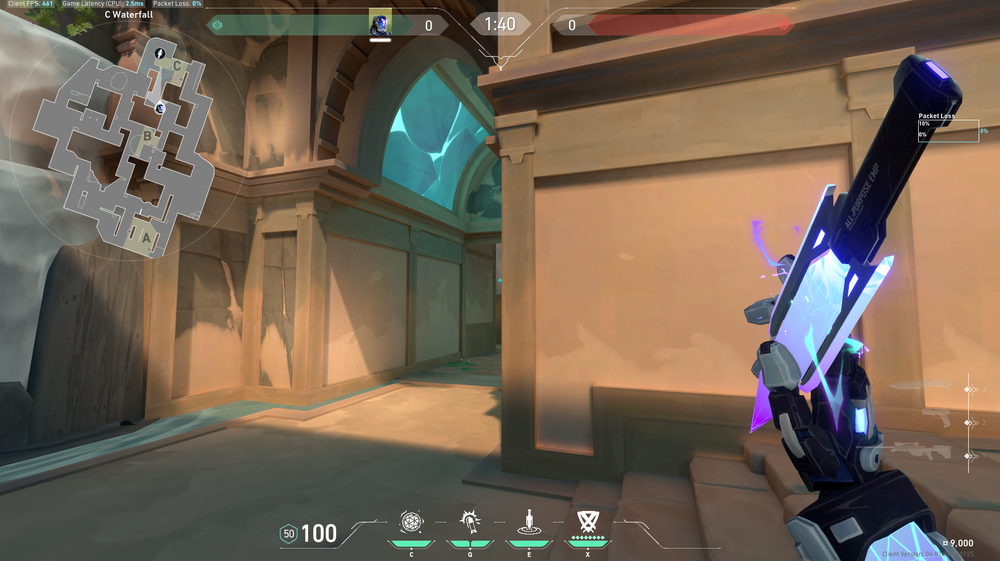Activate the ultimate ability on X

587,521
